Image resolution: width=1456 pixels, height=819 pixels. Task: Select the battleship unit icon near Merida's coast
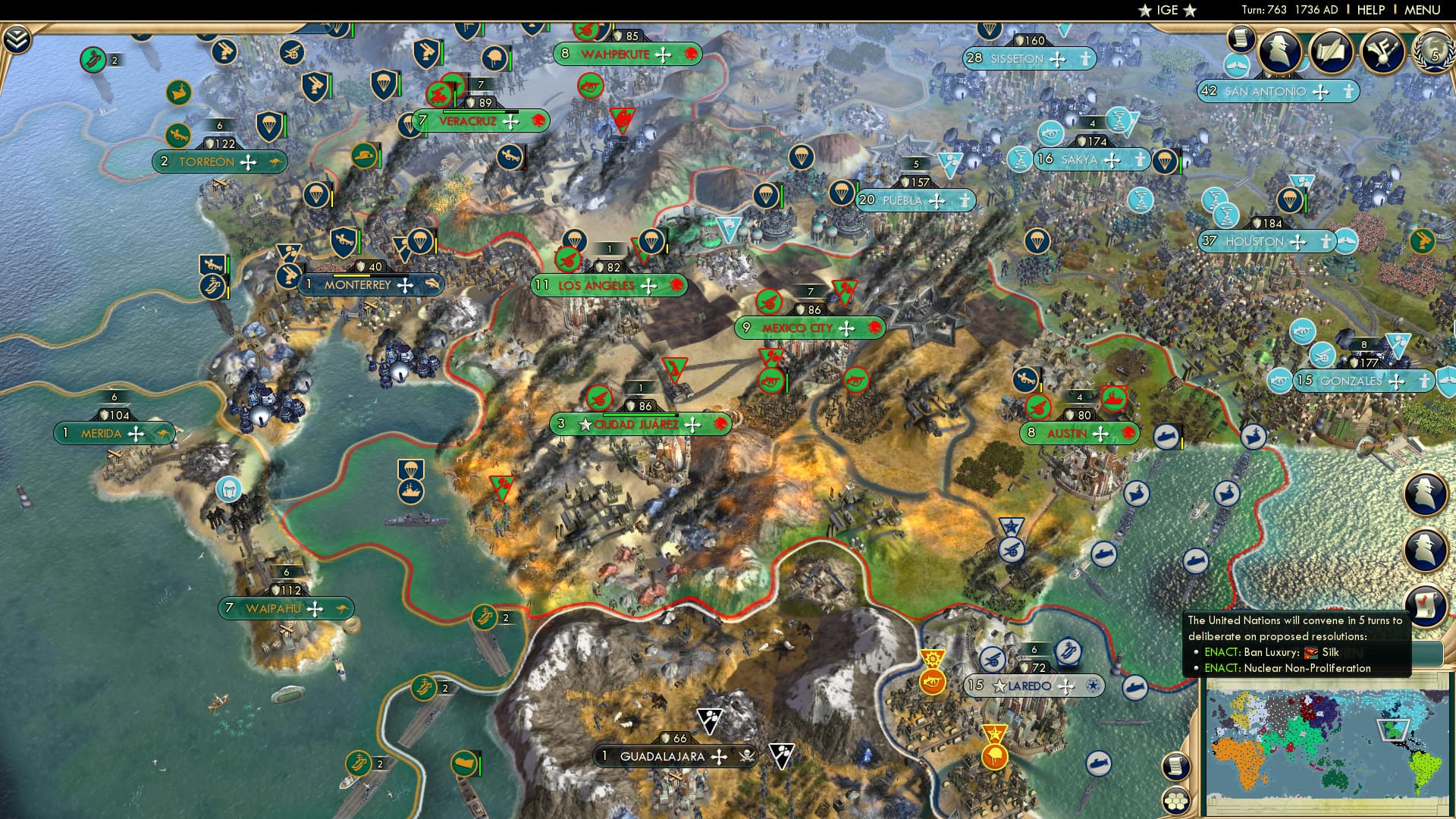411,491
